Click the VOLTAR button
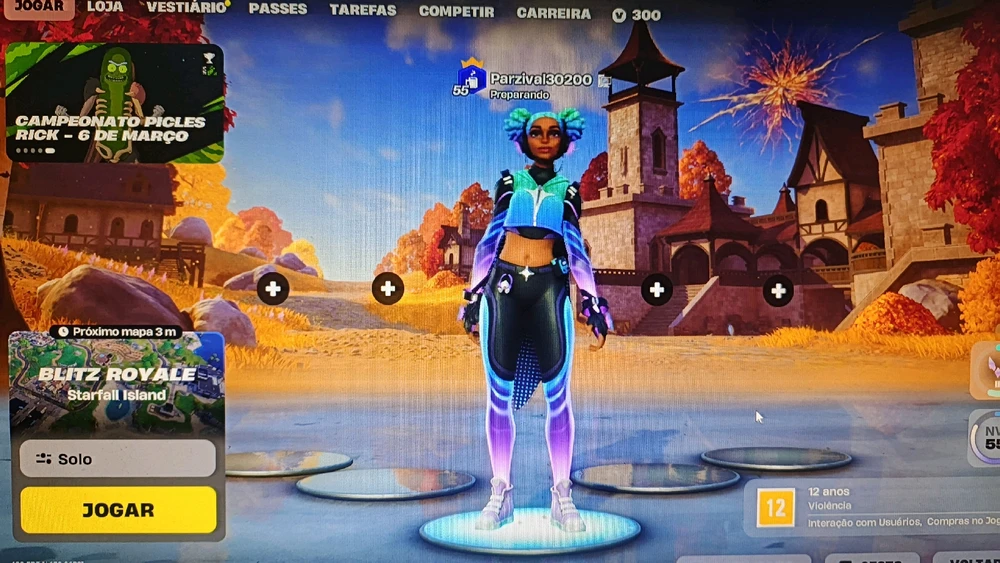This screenshot has width=1000, height=563. tap(968, 557)
